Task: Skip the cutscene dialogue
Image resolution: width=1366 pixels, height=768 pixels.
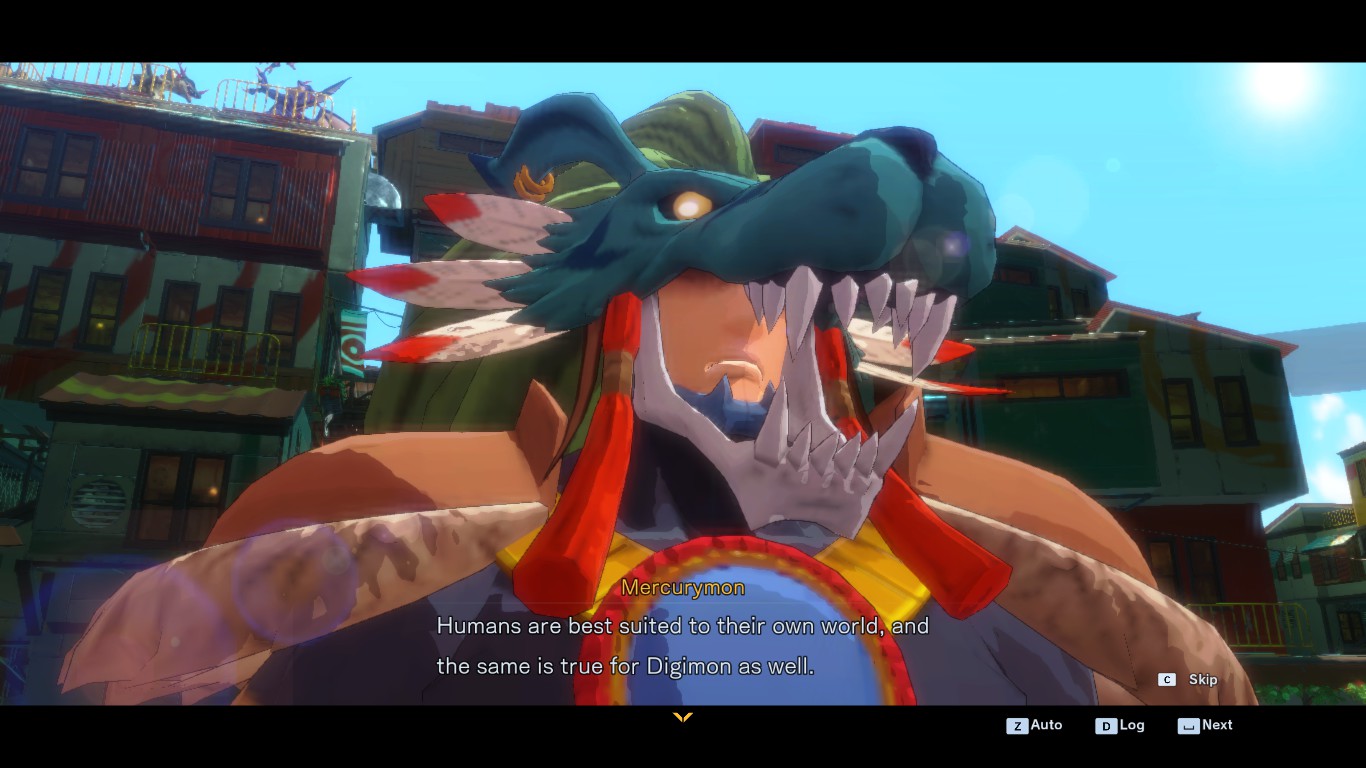Action: [1189, 680]
